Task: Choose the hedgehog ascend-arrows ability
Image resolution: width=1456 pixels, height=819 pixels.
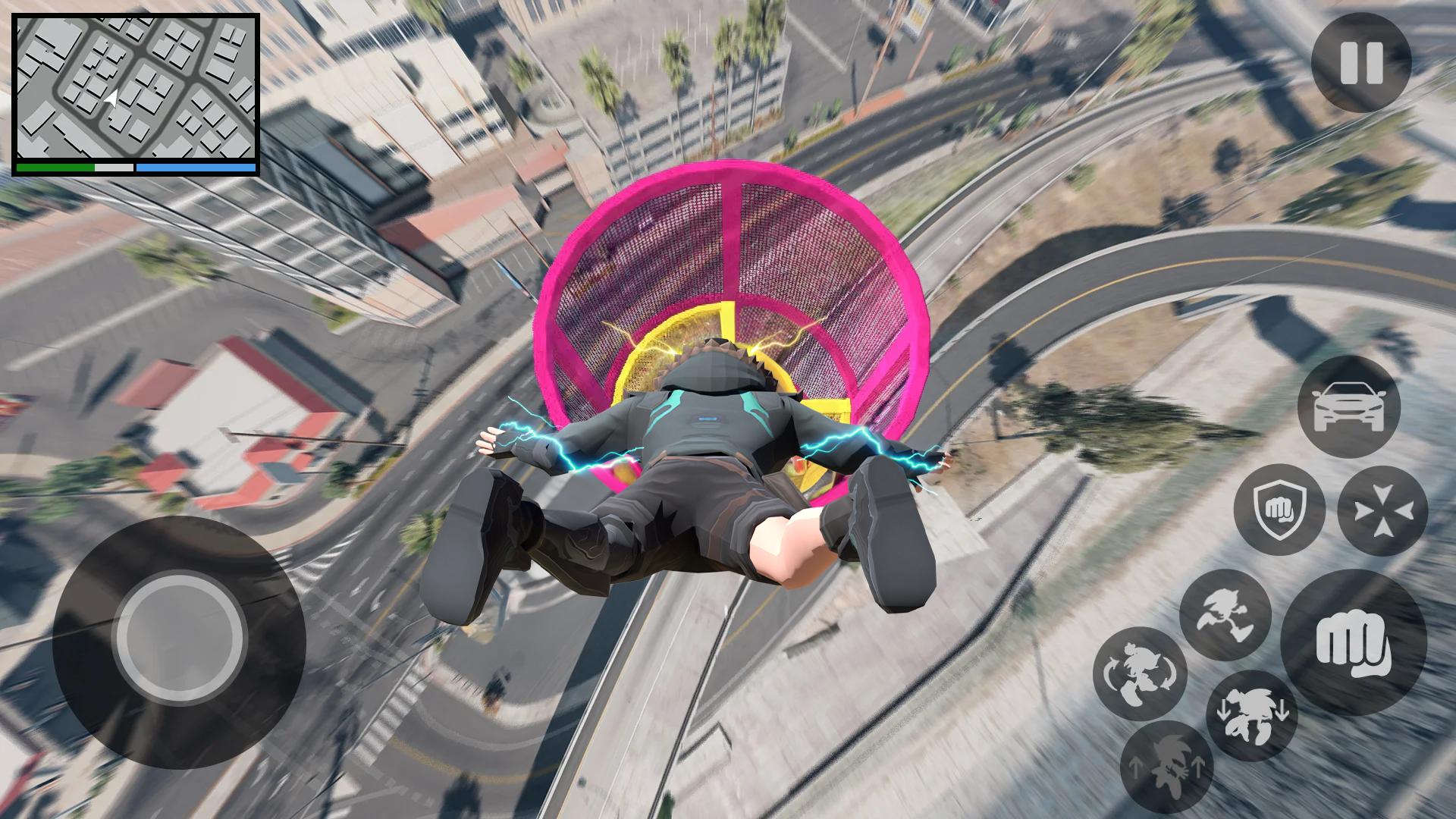Action: 1166,766
